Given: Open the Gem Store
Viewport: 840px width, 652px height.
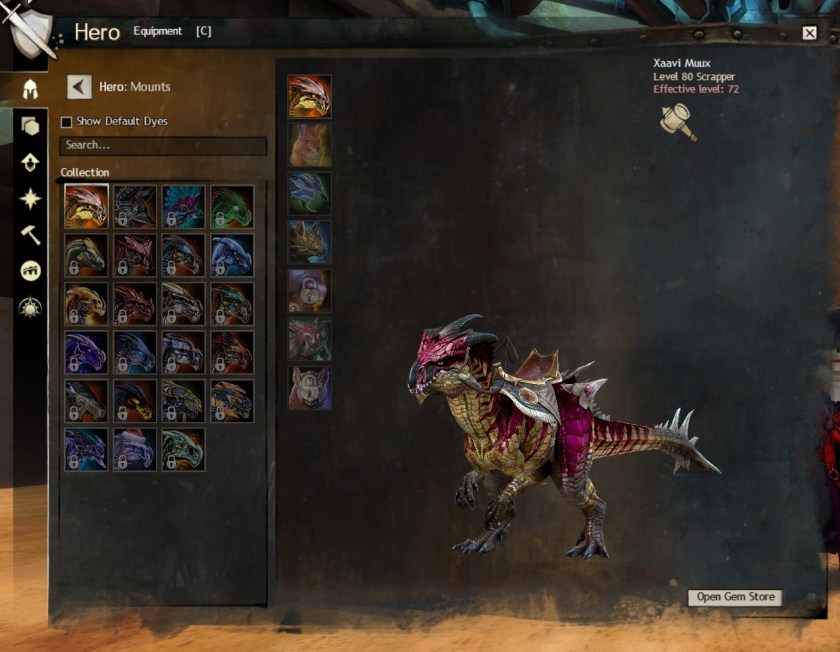Looking at the screenshot, I should 736,597.
